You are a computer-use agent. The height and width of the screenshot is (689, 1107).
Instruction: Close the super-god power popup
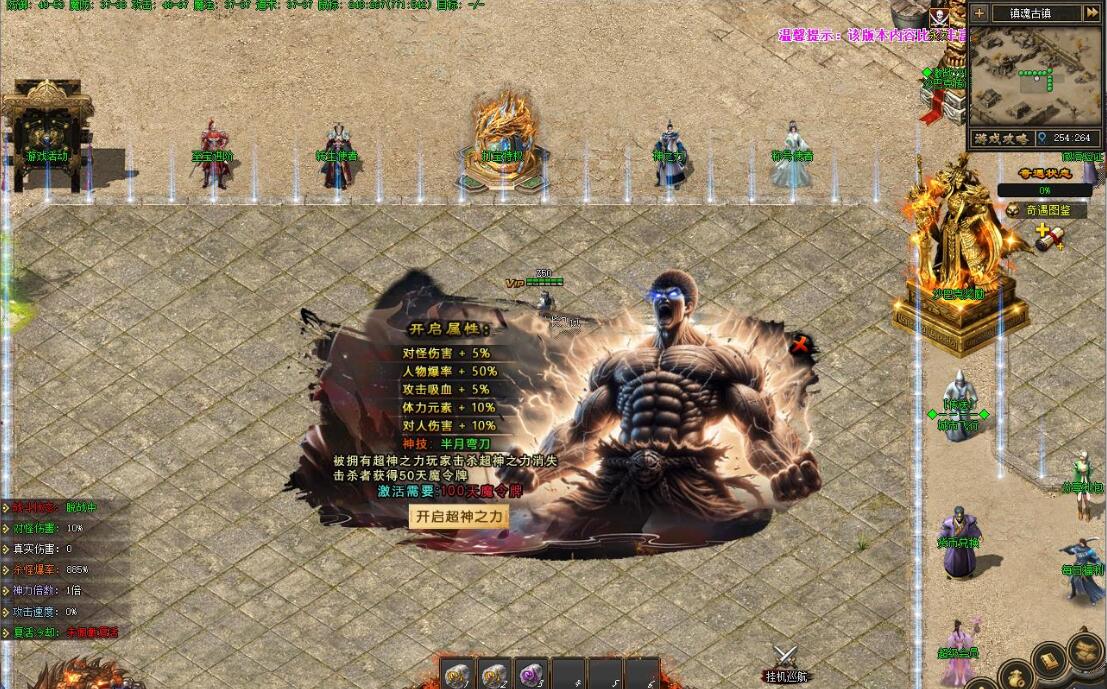click(x=799, y=346)
